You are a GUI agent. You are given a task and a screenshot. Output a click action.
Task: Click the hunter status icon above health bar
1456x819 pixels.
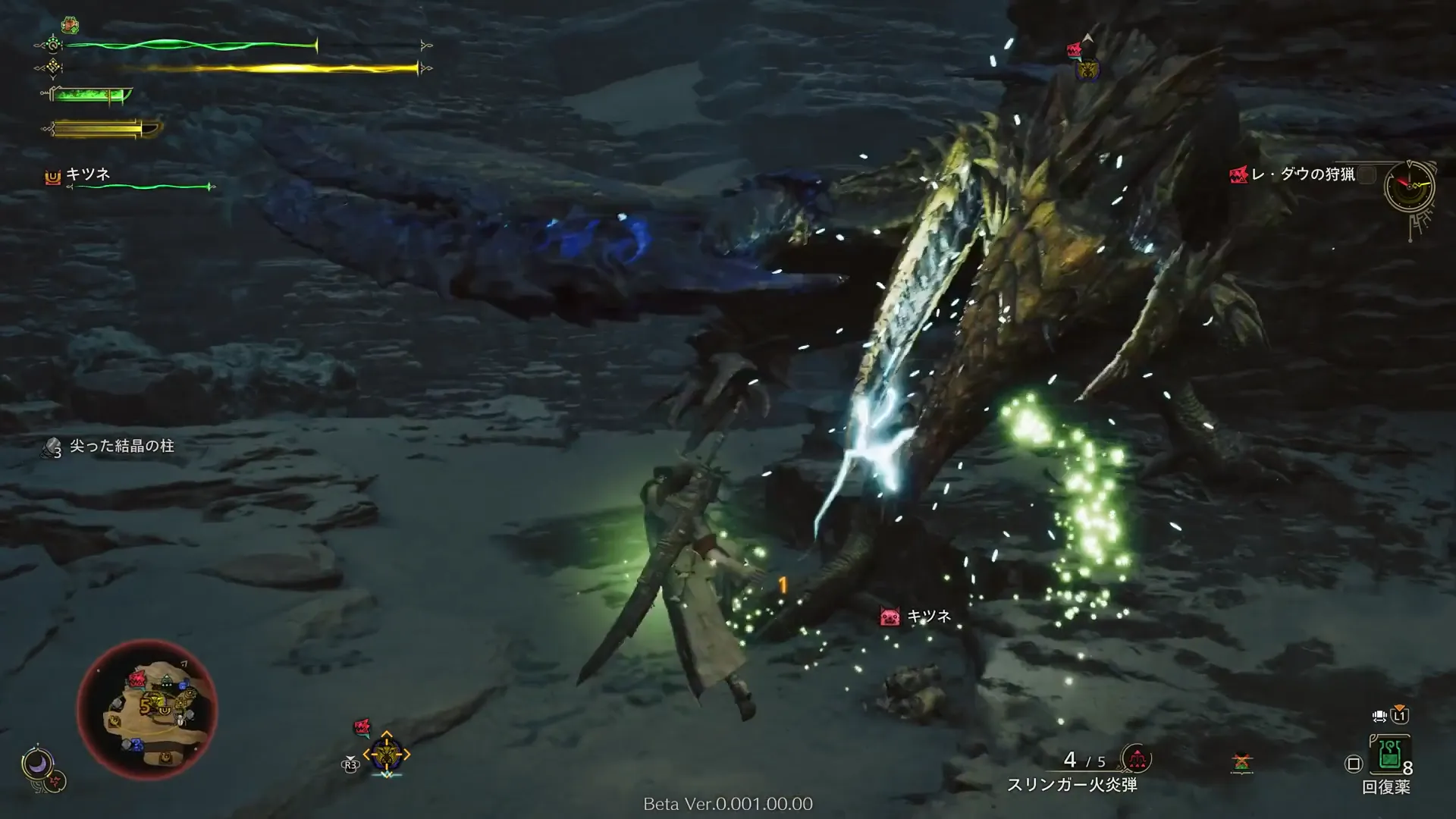click(x=71, y=26)
